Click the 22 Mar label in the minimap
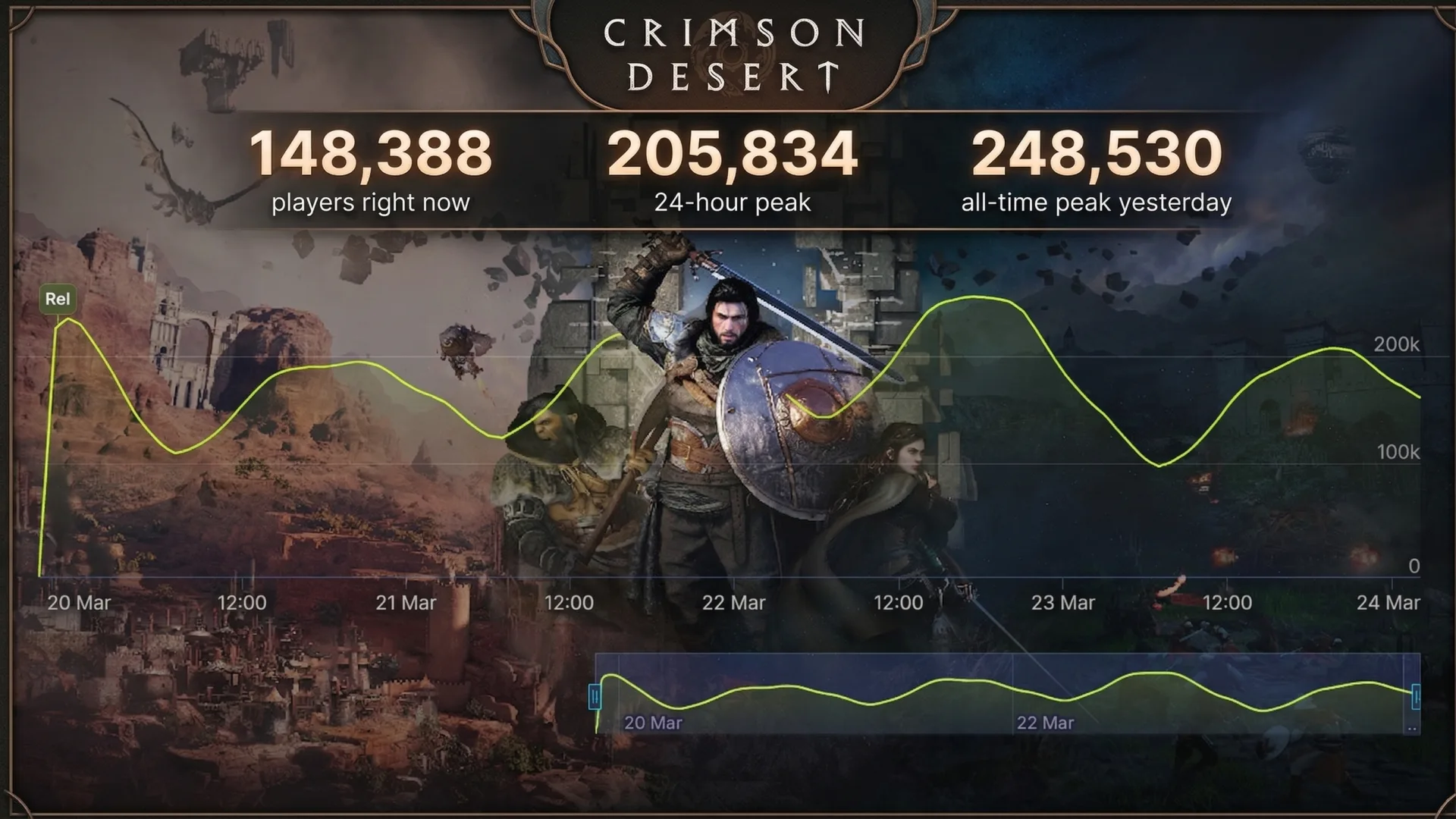 tap(1044, 723)
